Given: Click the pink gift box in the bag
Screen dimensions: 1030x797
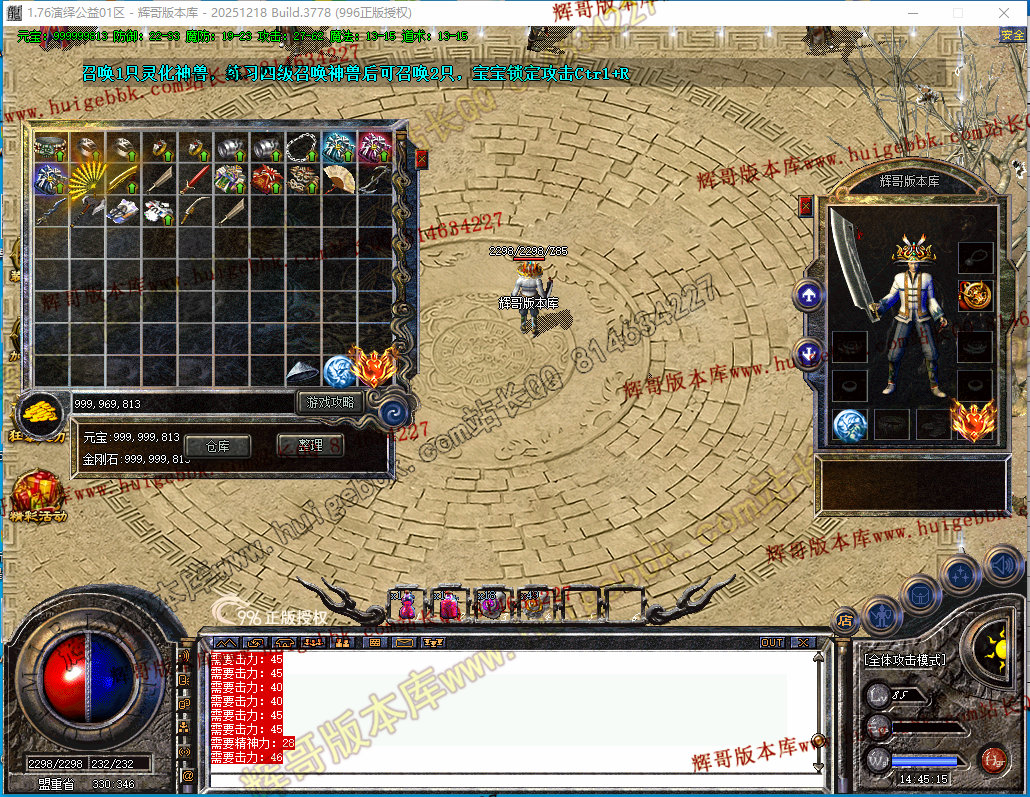Looking at the screenshot, I should click(x=373, y=148).
